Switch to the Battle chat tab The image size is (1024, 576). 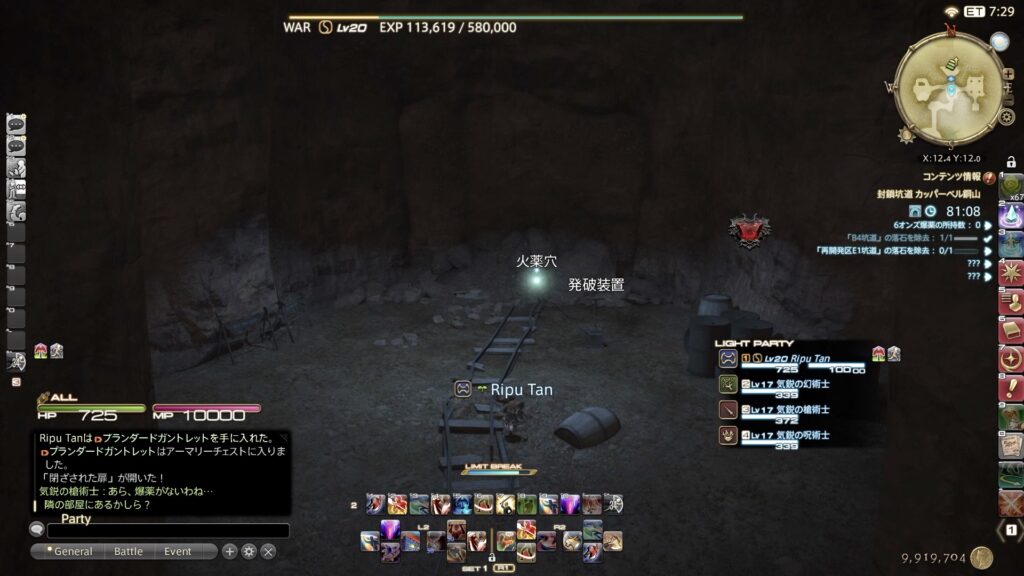point(128,551)
